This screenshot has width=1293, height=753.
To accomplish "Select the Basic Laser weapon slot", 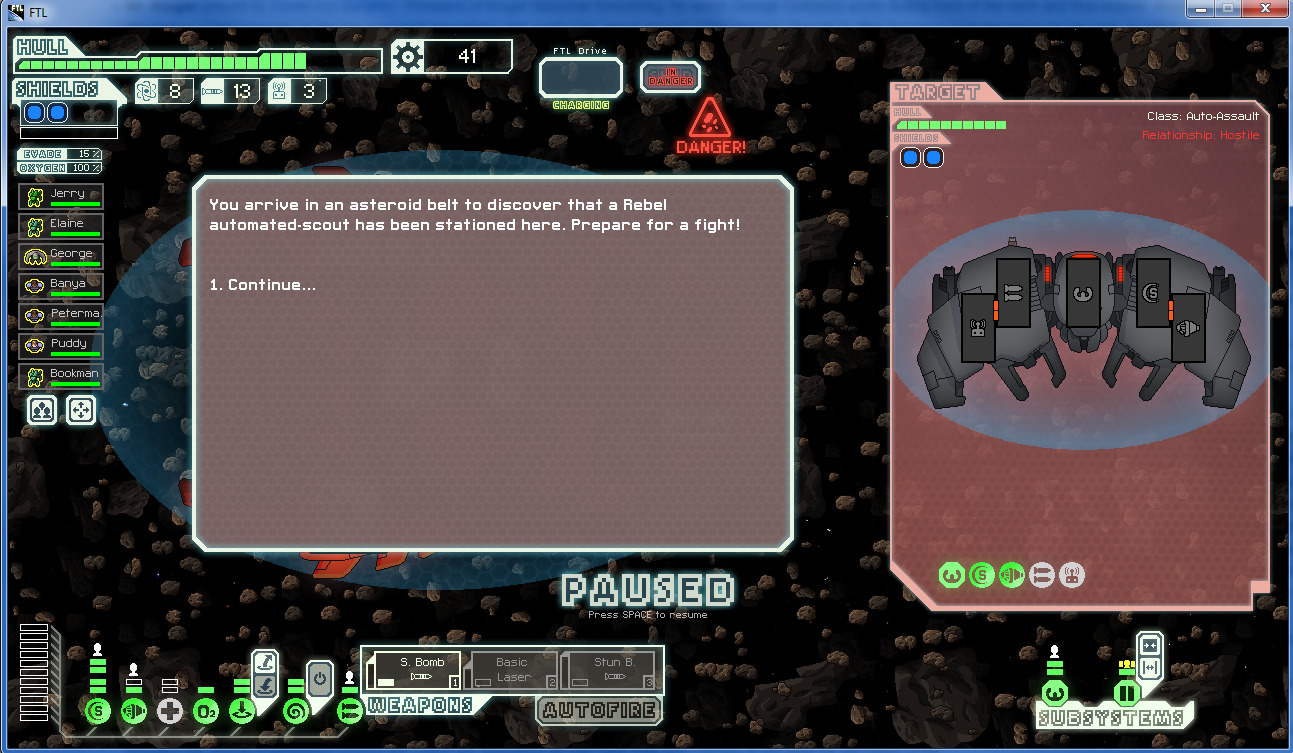I will [x=511, y=670].
